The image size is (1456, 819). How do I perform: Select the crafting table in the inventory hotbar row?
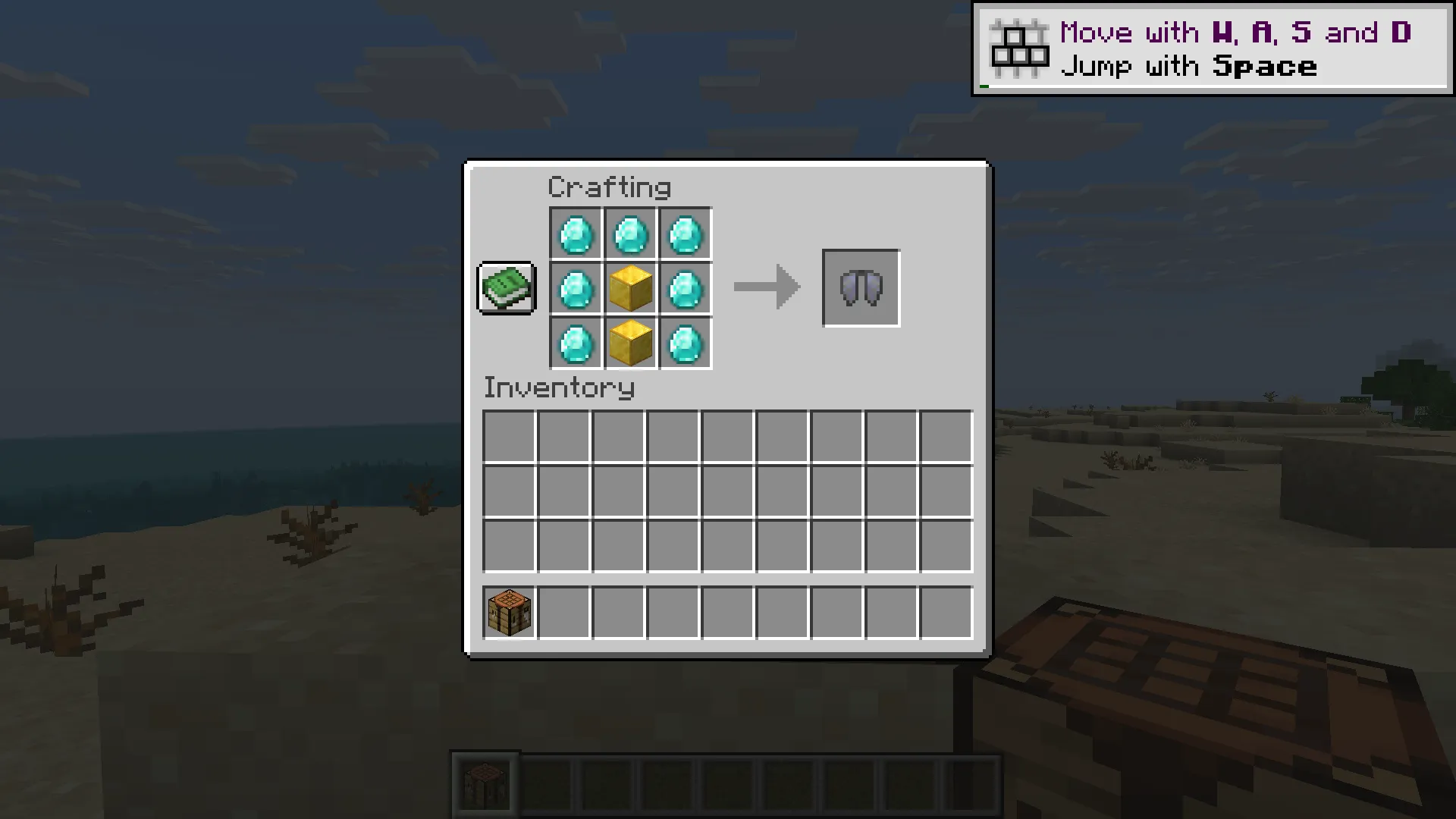click(507, 613)
